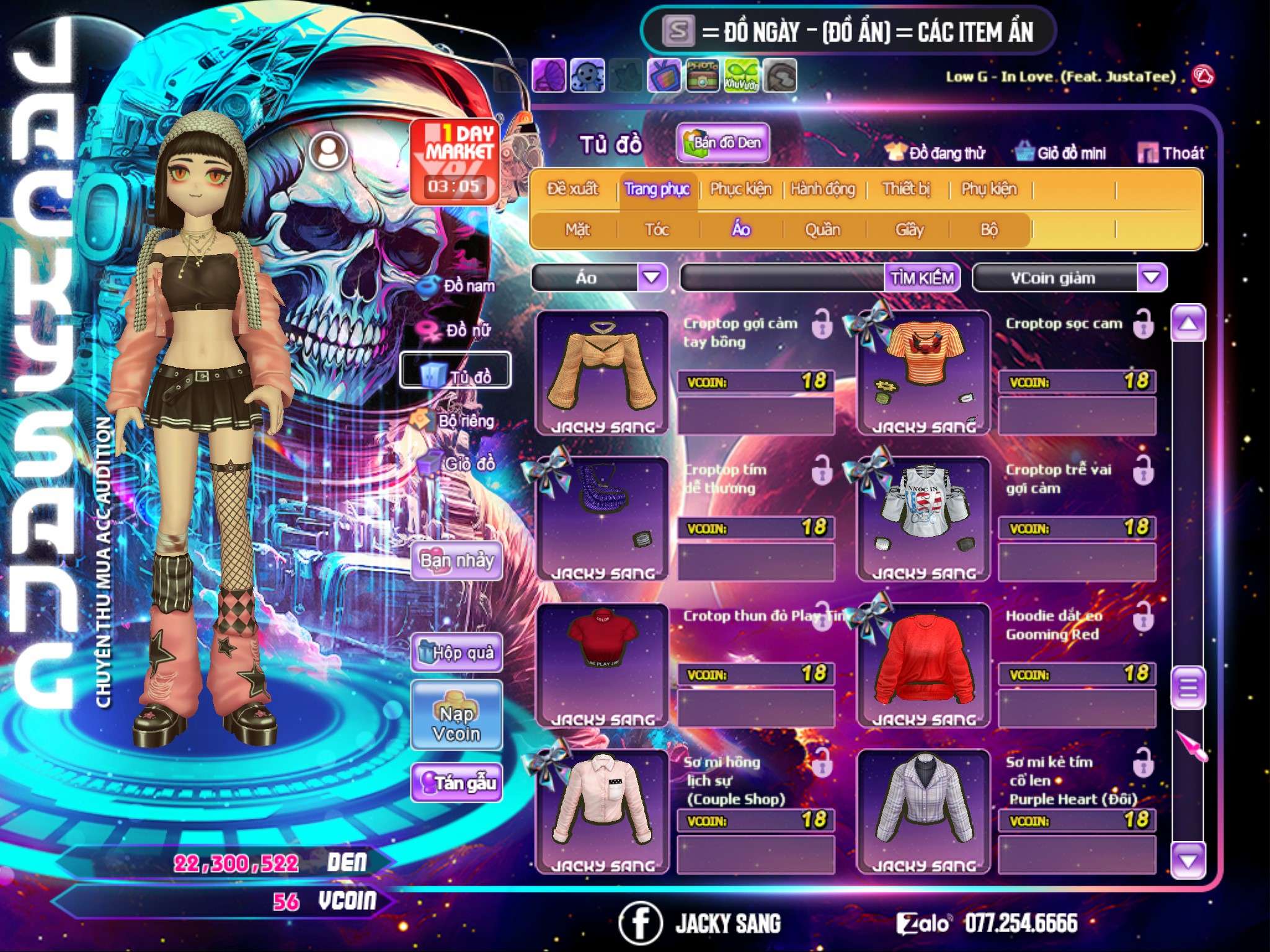Viewport: 1270px width, 952px height.
Task: Select the Hoodie Gooming Red item
Action: (923, 664)
